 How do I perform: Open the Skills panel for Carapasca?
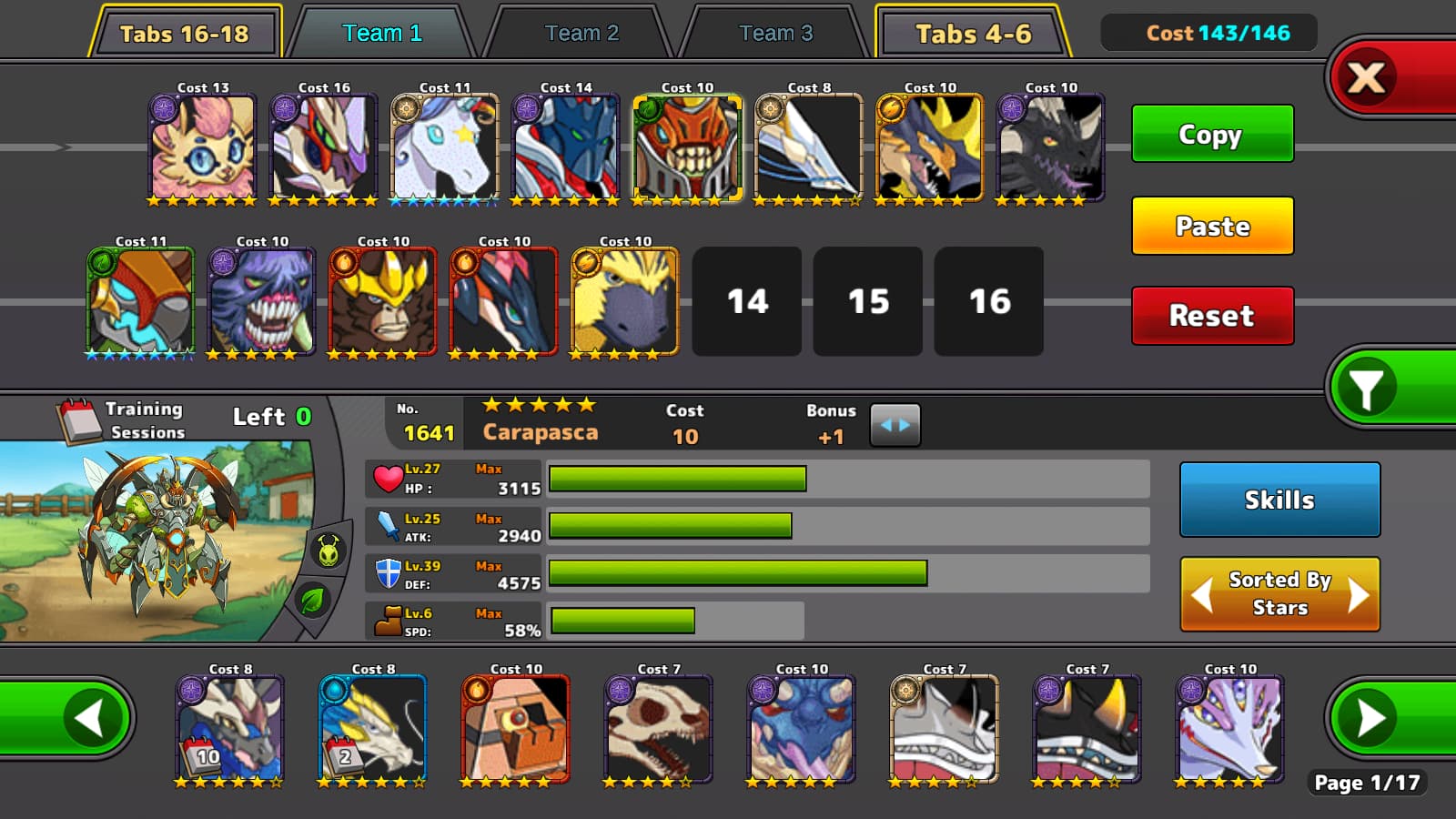(1279, 500)
